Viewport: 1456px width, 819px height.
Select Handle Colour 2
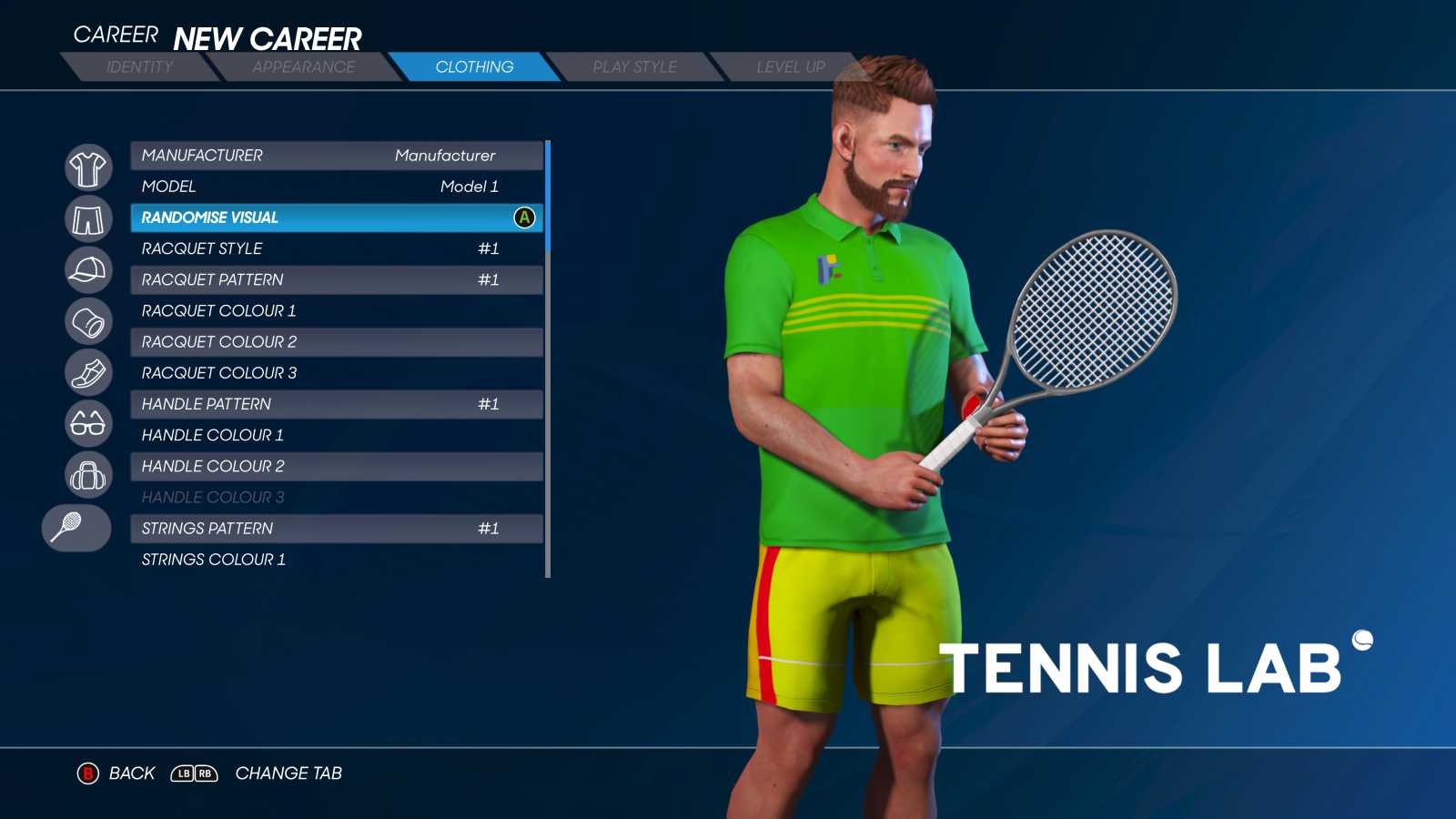click(x=337, y=466)
